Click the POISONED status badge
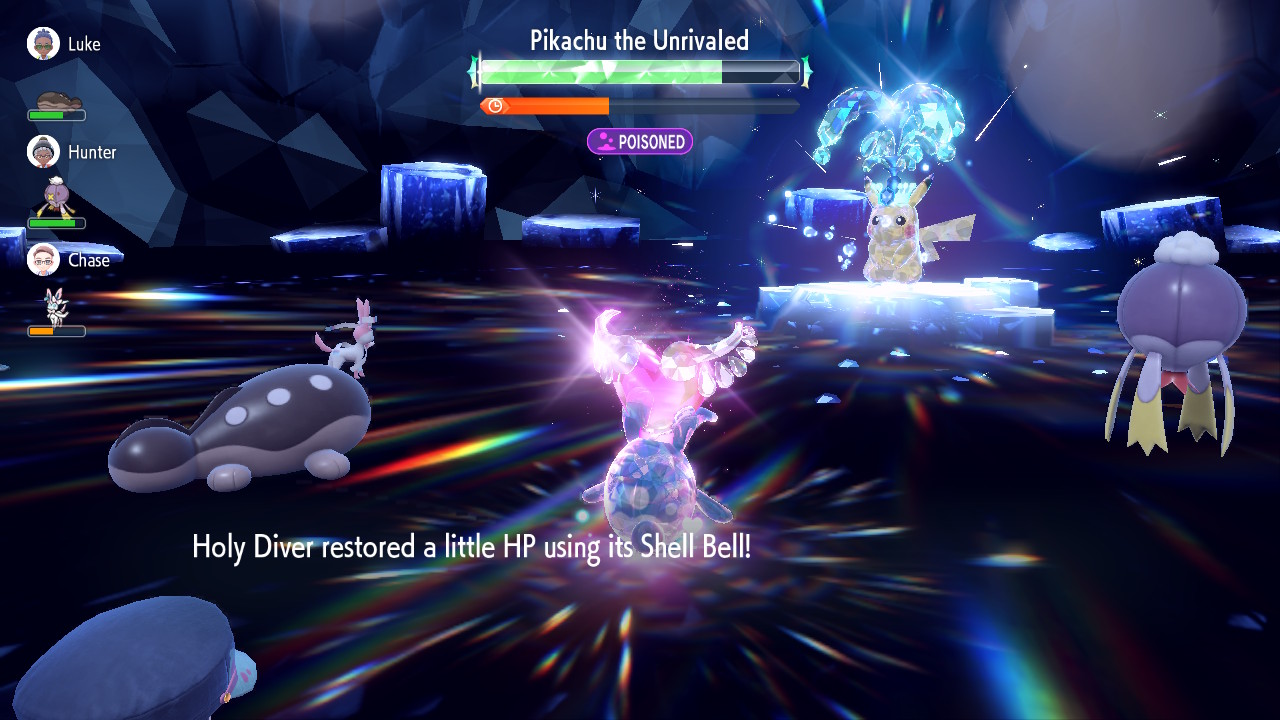Screen dimensions: 1280x720 click(640, 142)
